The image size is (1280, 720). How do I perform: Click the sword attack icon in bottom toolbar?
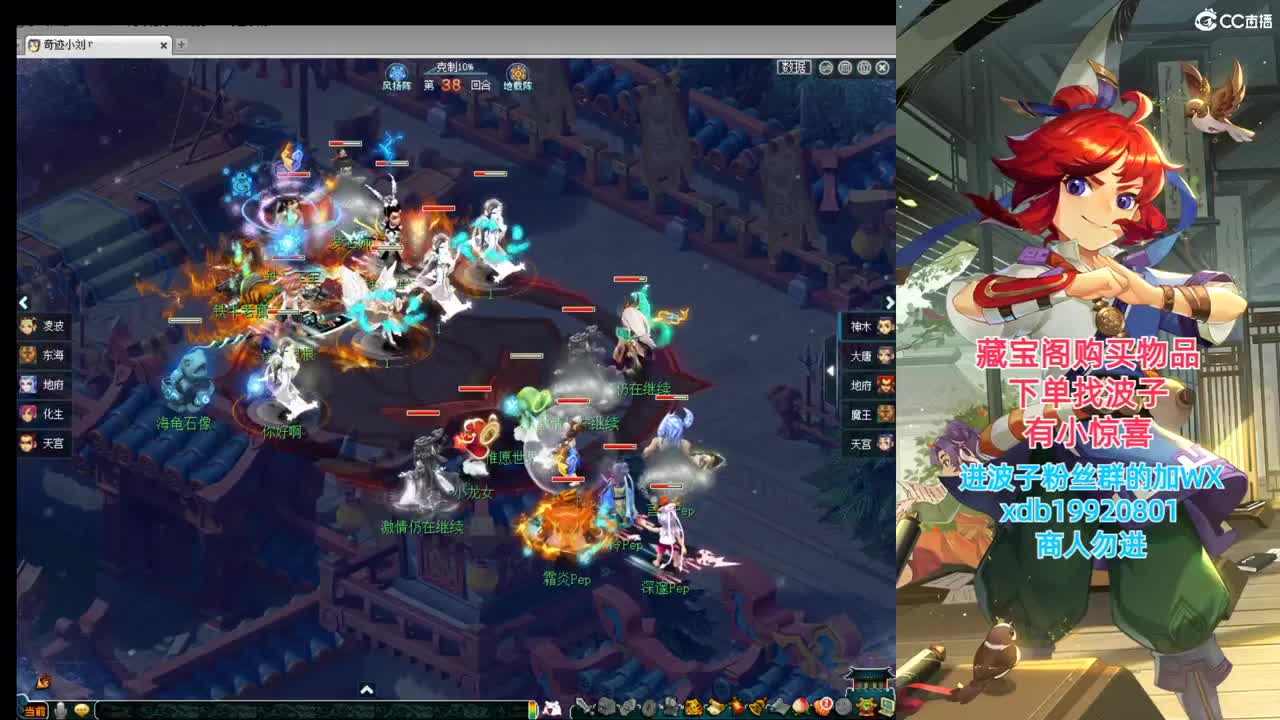pos(582,705)
